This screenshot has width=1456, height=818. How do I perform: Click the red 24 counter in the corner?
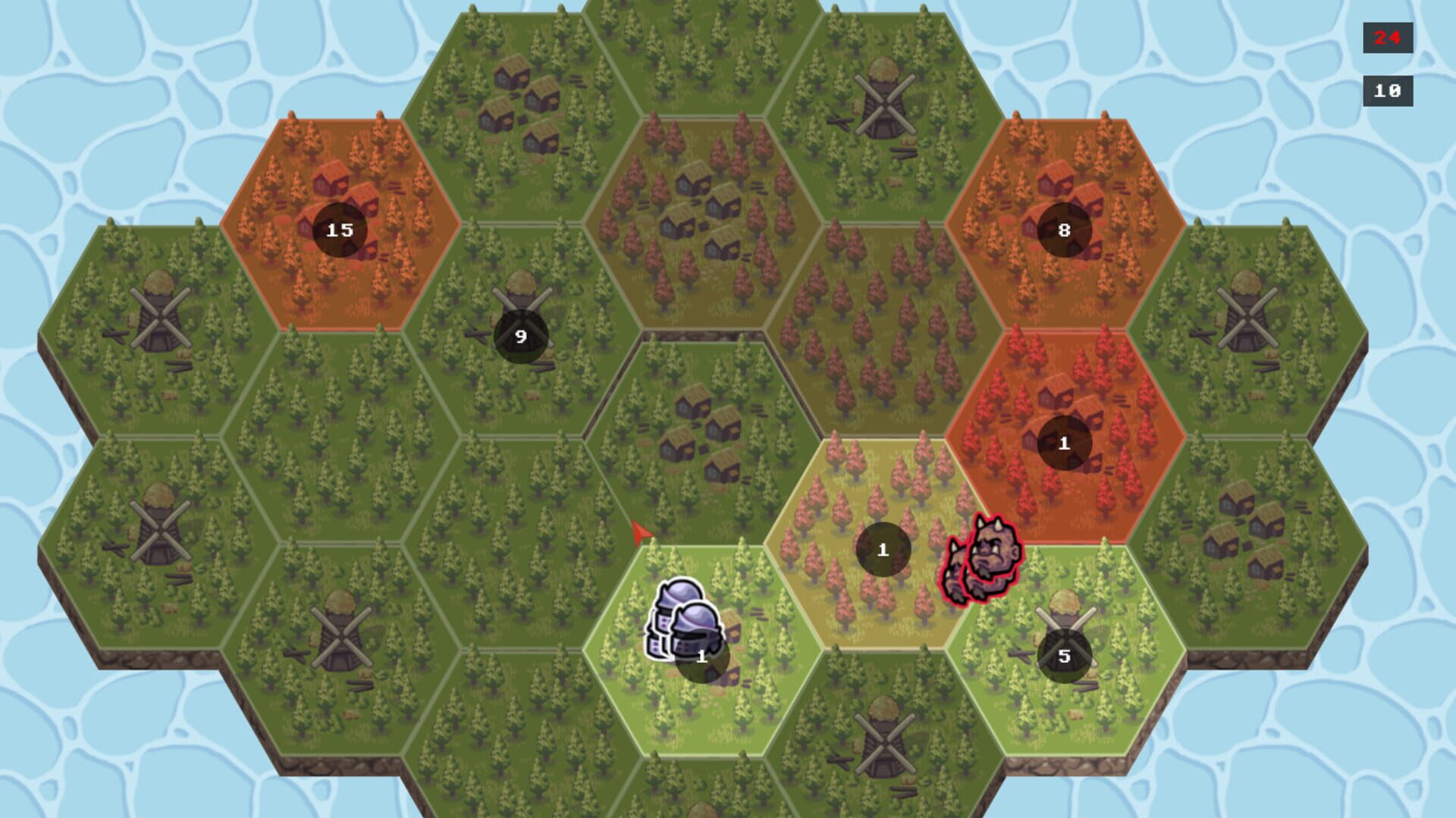[1387, 36]
